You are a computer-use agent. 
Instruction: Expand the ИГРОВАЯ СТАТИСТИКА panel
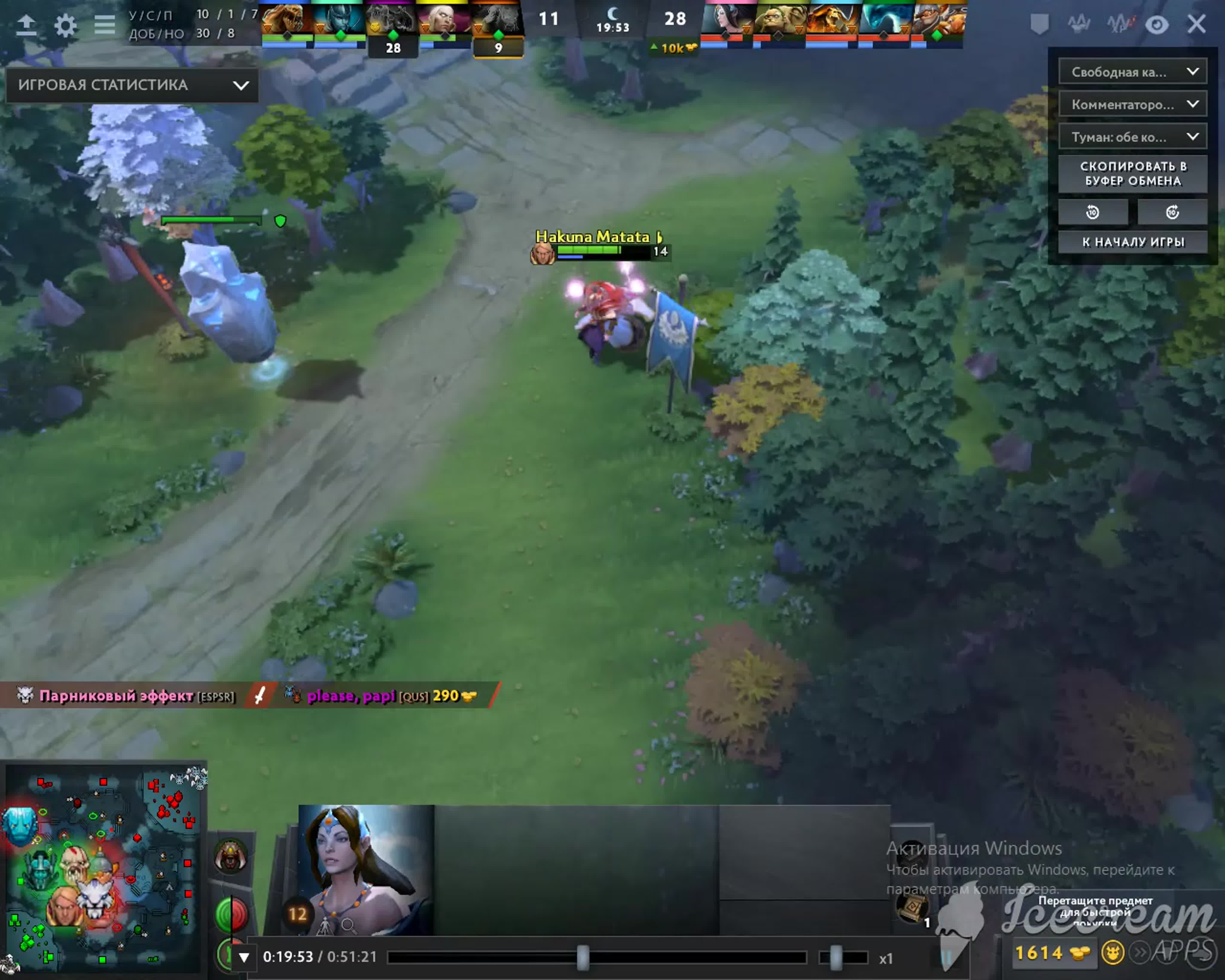tap(242, 85)
